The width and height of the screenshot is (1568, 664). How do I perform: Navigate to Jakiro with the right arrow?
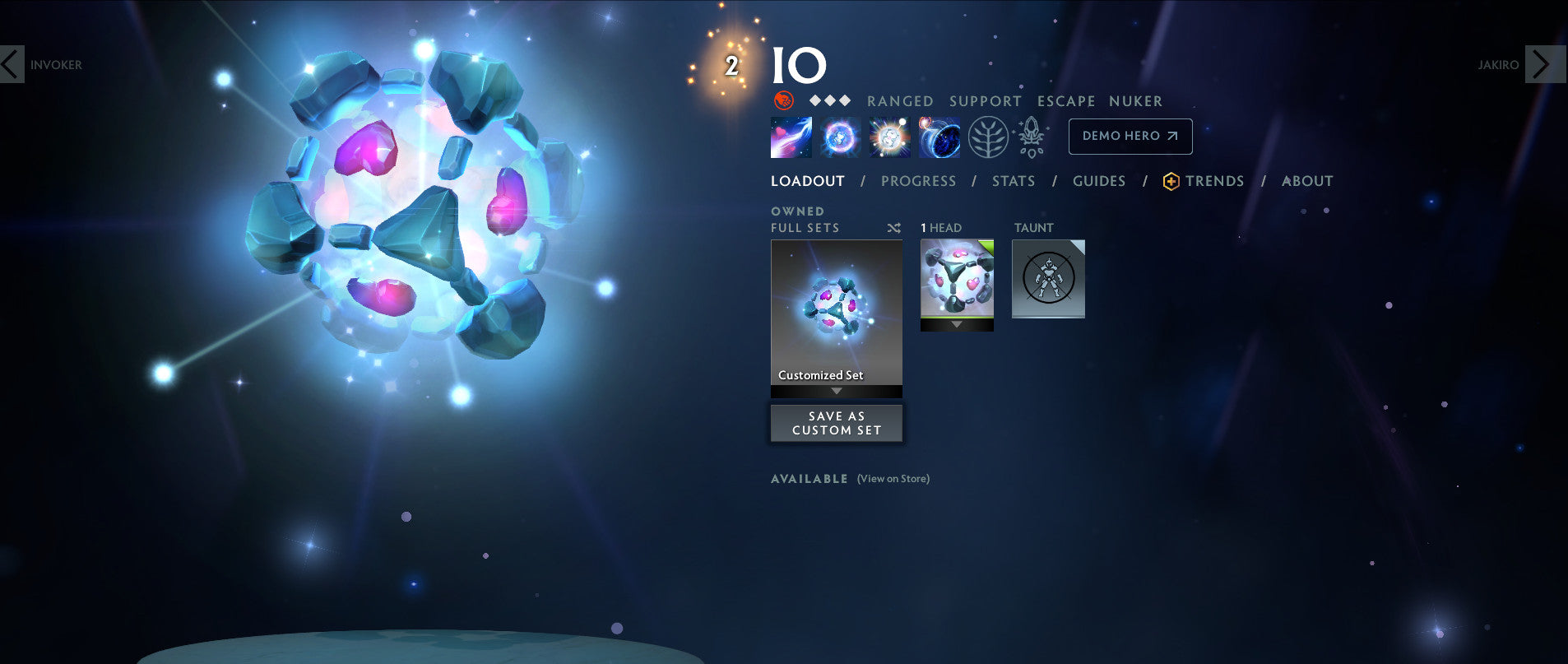(x=1540, y=65)
